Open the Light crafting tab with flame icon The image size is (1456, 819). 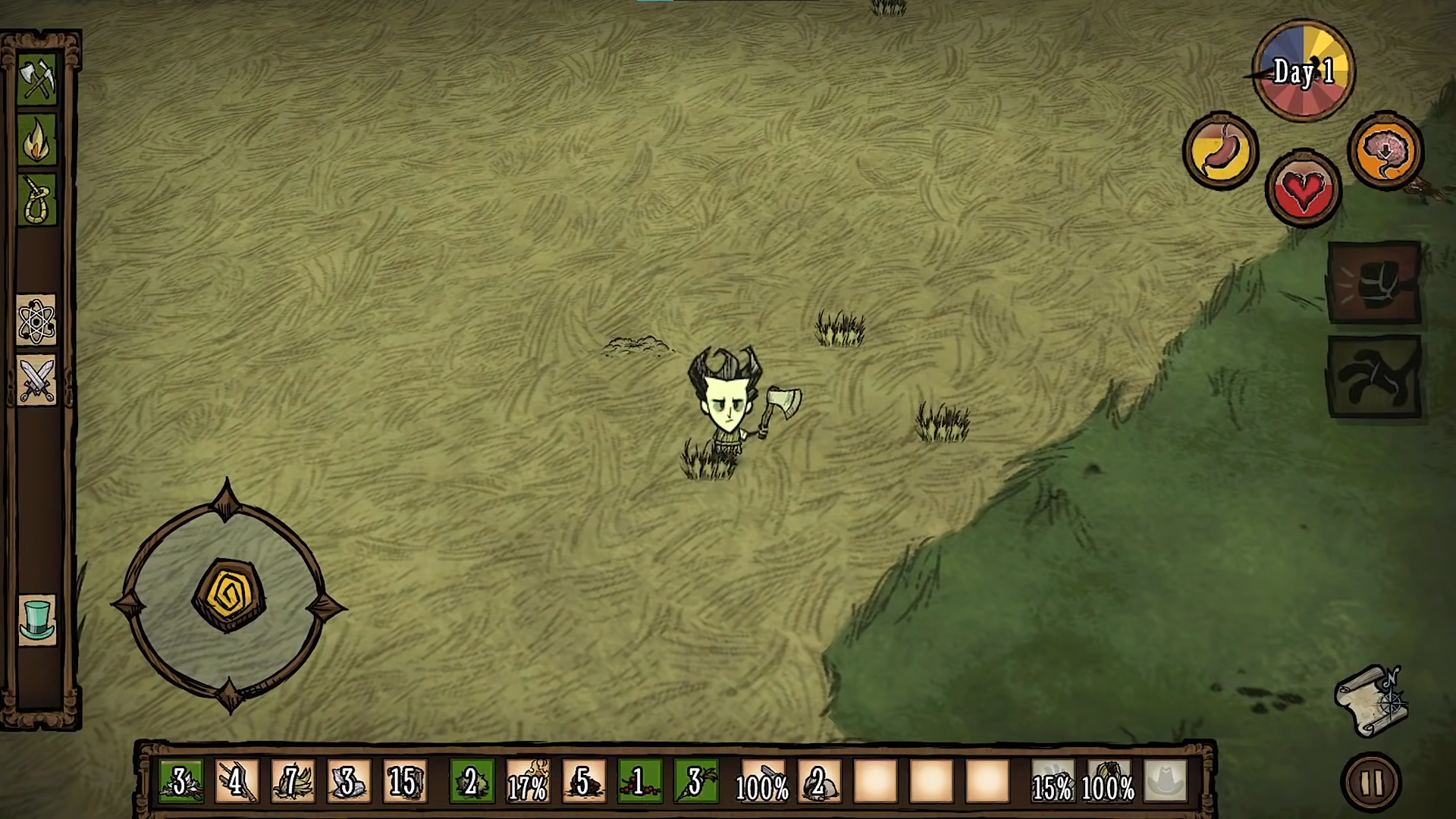point(37,140)
